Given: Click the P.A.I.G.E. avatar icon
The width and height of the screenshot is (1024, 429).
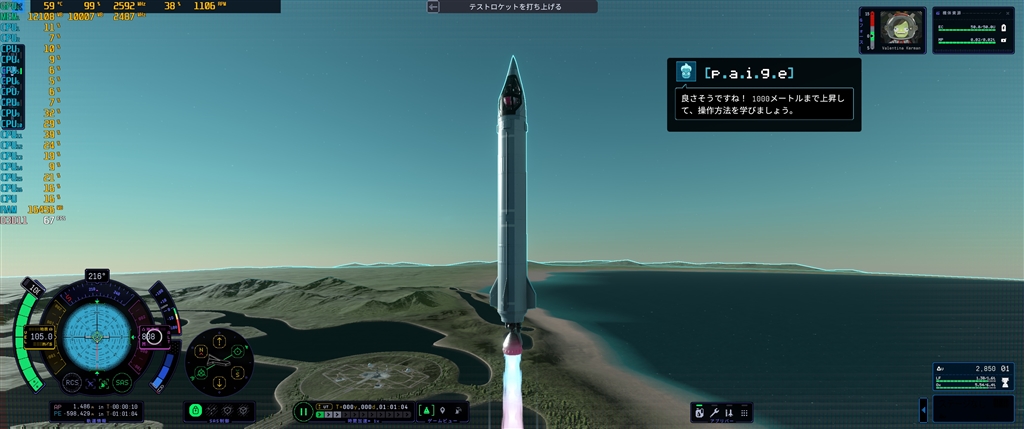Looking at the screenshot, I should pos(685,72).
